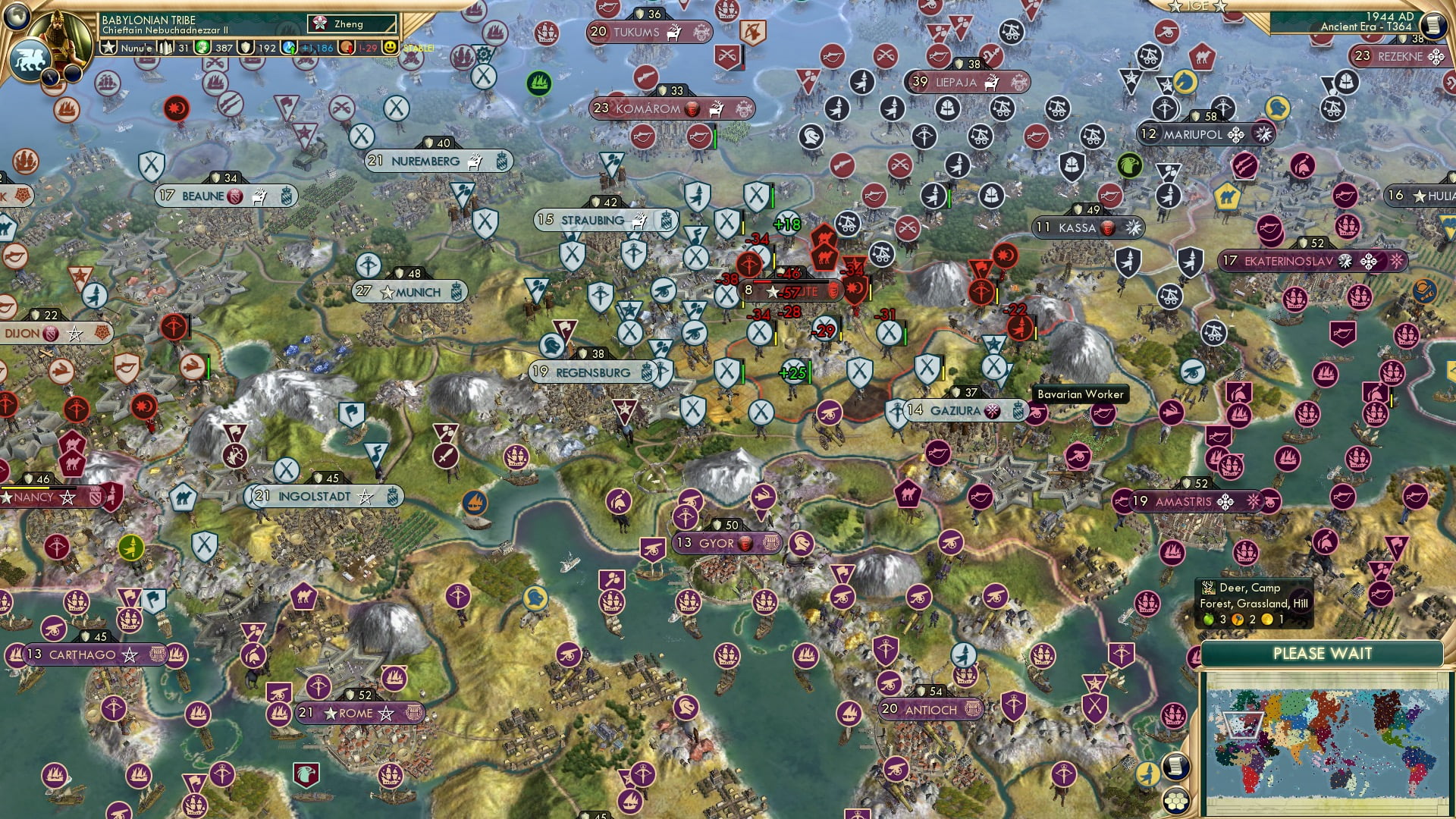Open the notification log scroll beside the minimap
This screenshot has height=819, width=1456.
[x=1176, y=767]
